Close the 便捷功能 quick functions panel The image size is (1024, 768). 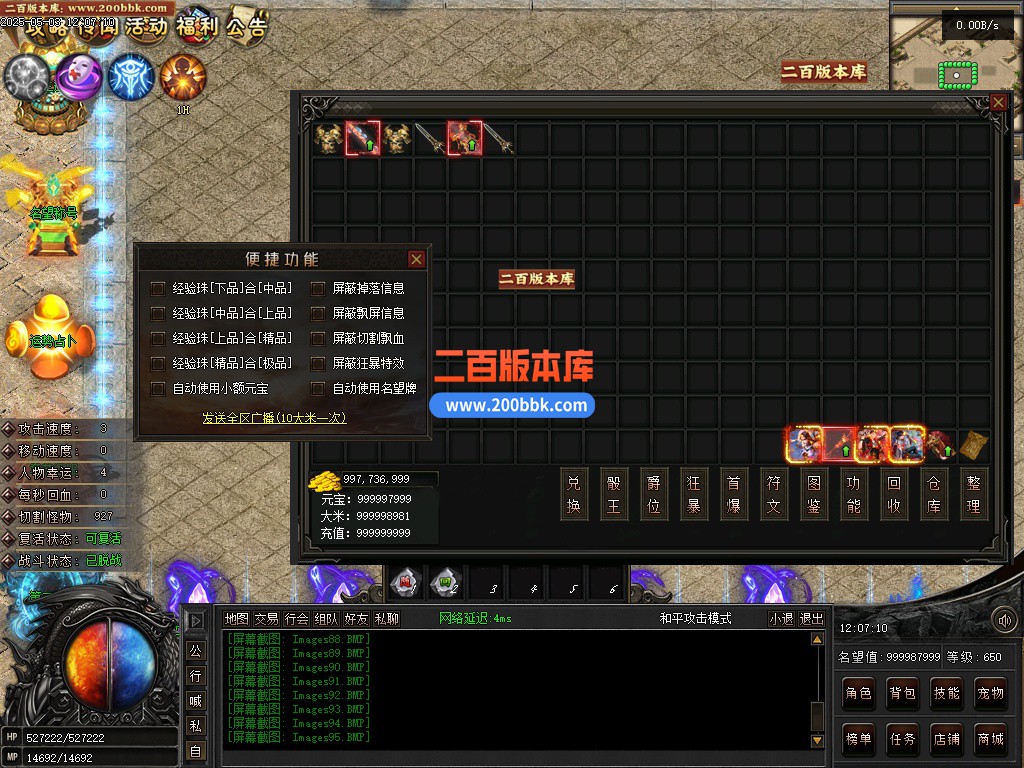(x=417, y=260)
